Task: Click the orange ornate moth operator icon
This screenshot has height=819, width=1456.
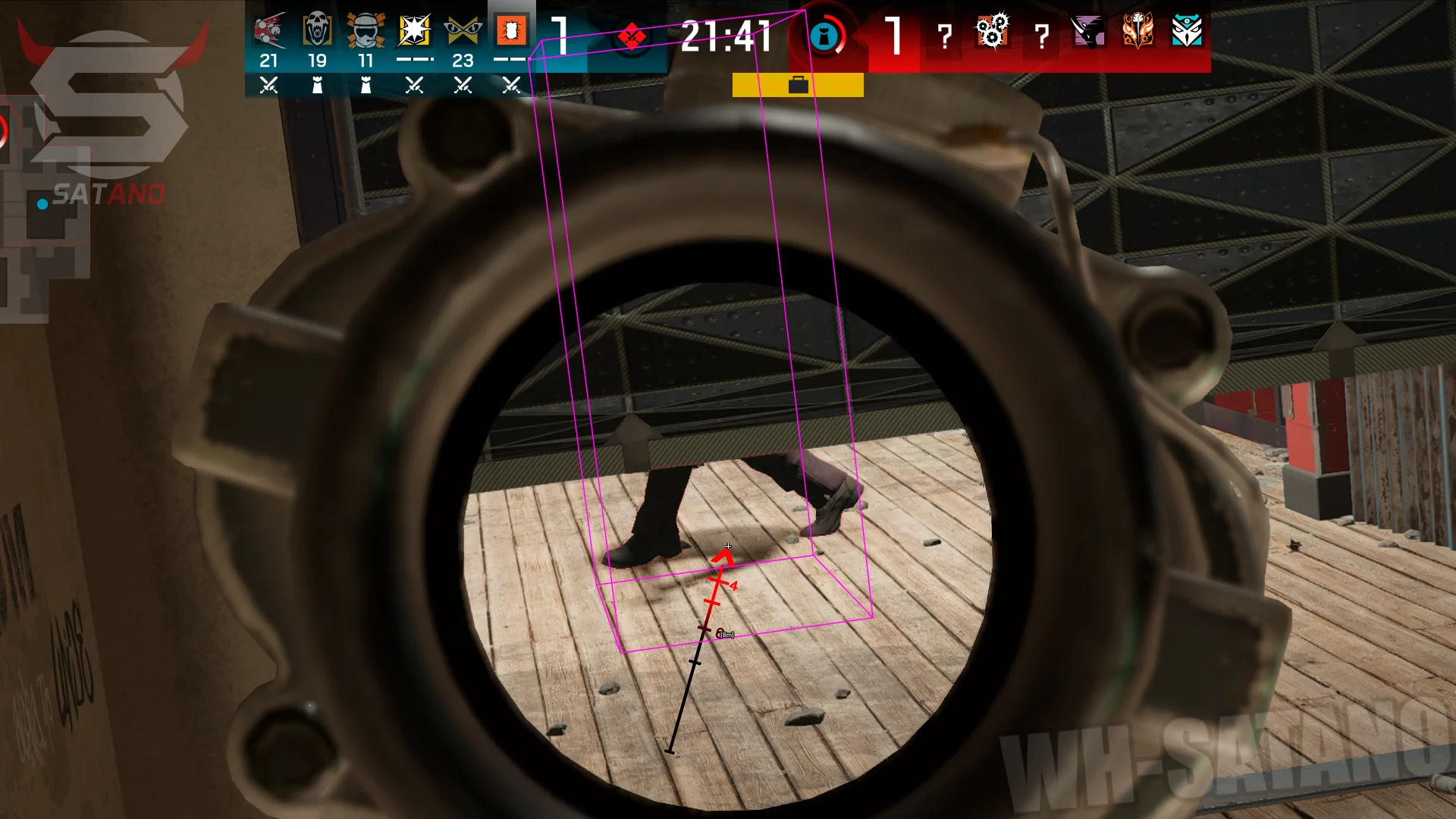Action: click(1137, 31)
